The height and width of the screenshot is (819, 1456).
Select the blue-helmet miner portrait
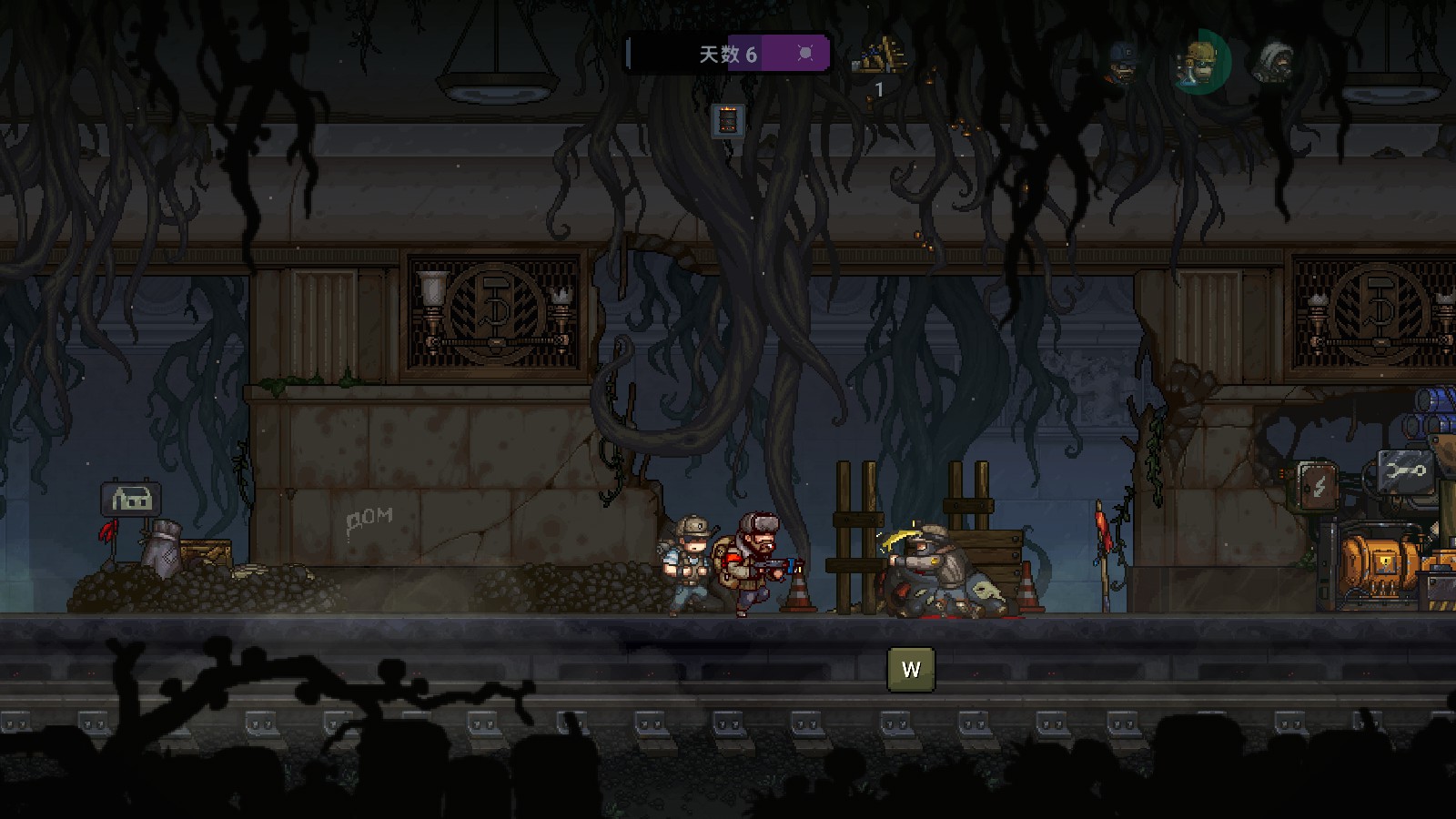[x=1123, y=63]
